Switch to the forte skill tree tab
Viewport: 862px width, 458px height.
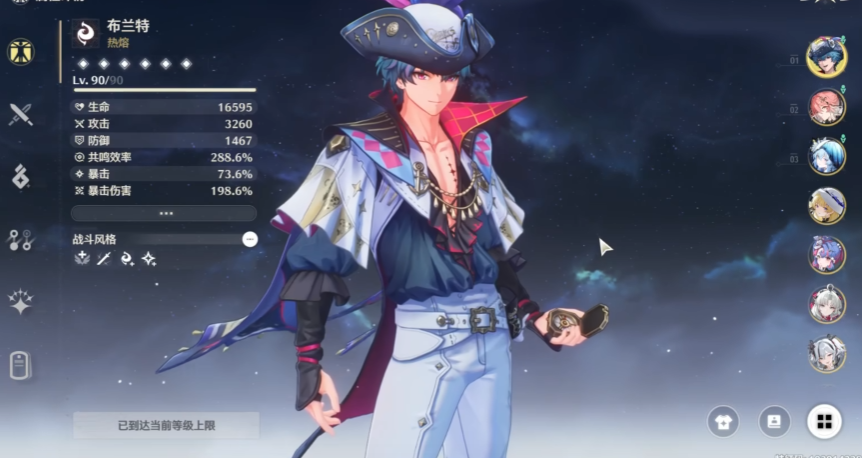click(21, 239)
